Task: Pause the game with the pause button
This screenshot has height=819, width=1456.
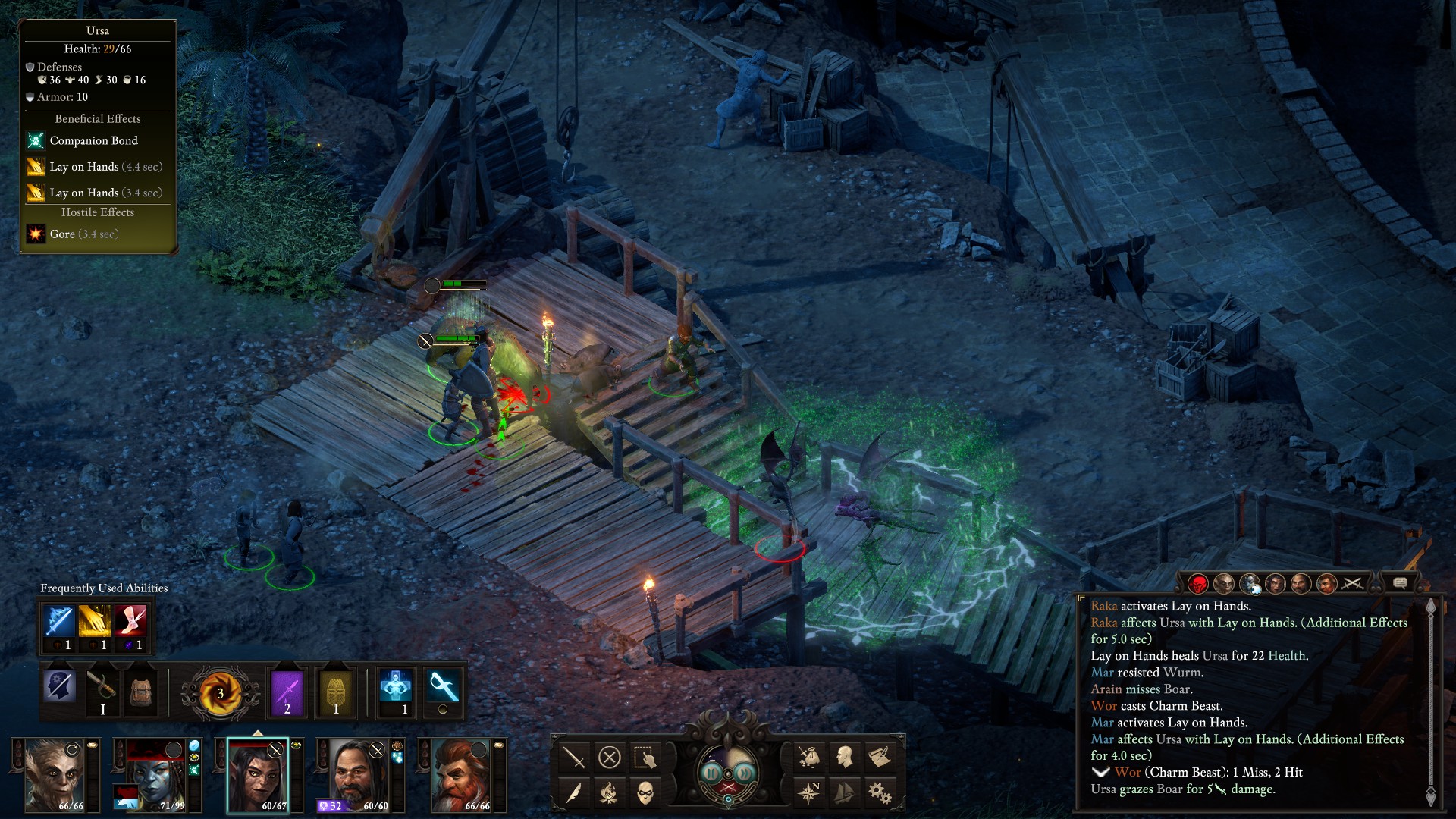Action: pyautogui.click(x=711, y=773)
